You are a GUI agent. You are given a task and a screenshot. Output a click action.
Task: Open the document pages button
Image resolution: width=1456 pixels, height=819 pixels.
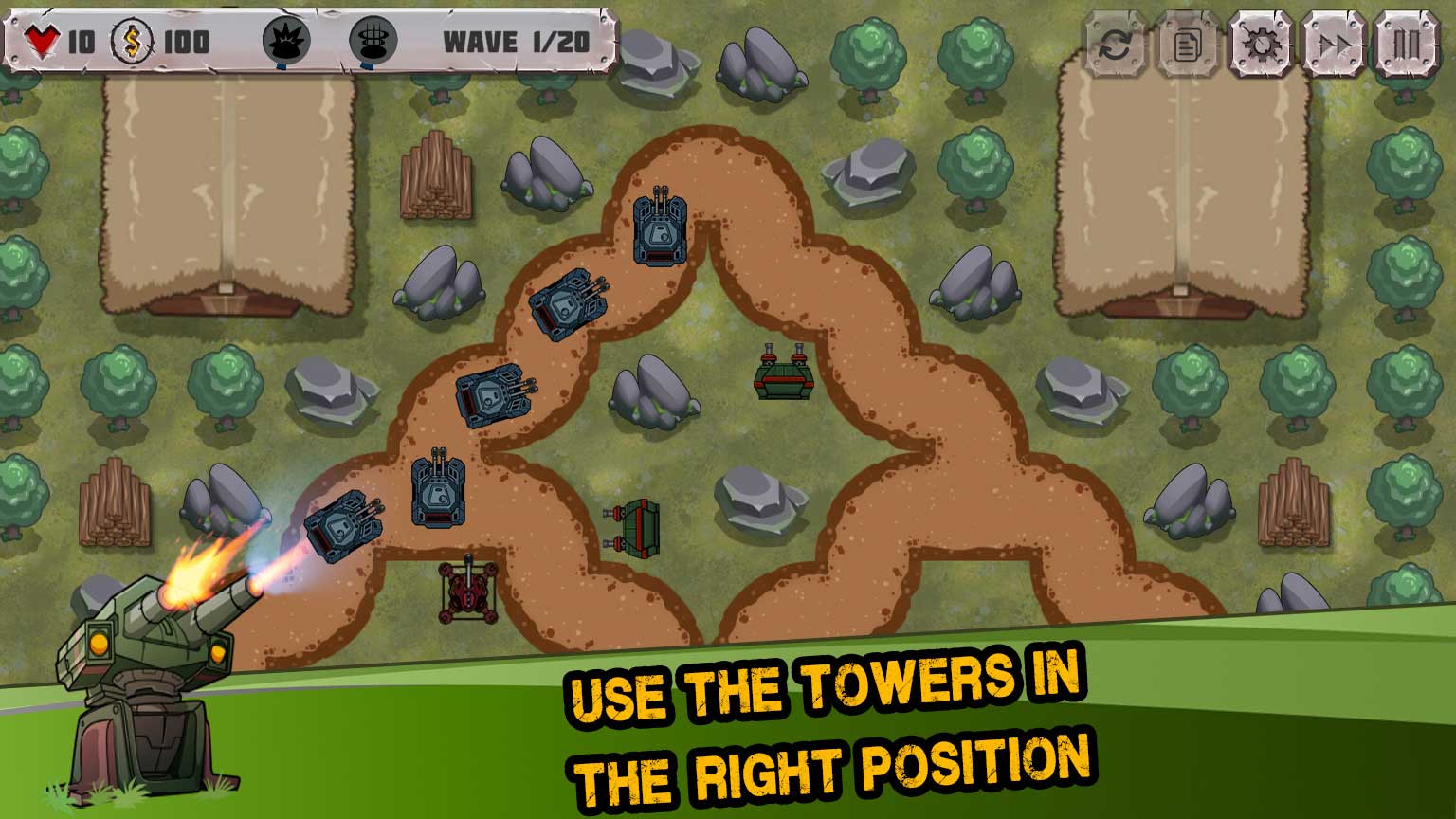[x=1188, y=44]
